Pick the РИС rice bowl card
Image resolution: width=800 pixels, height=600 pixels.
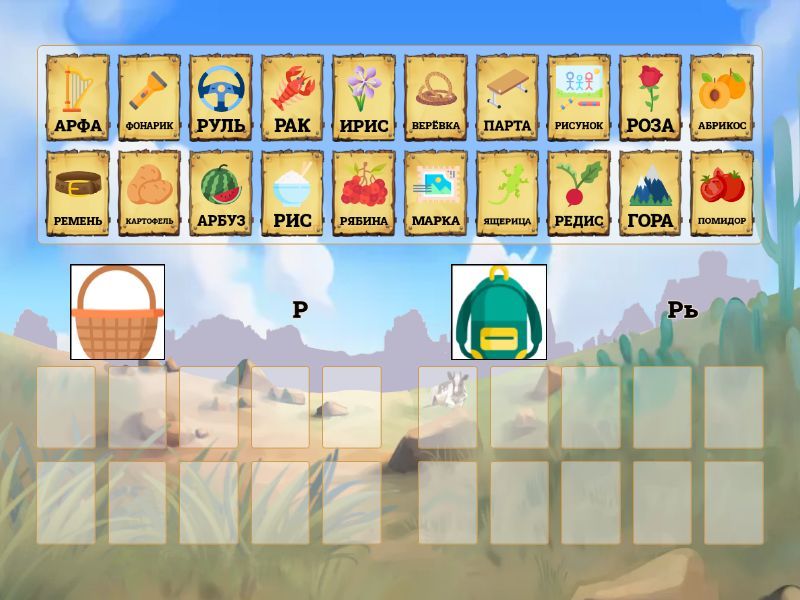(x=292, y=193)
